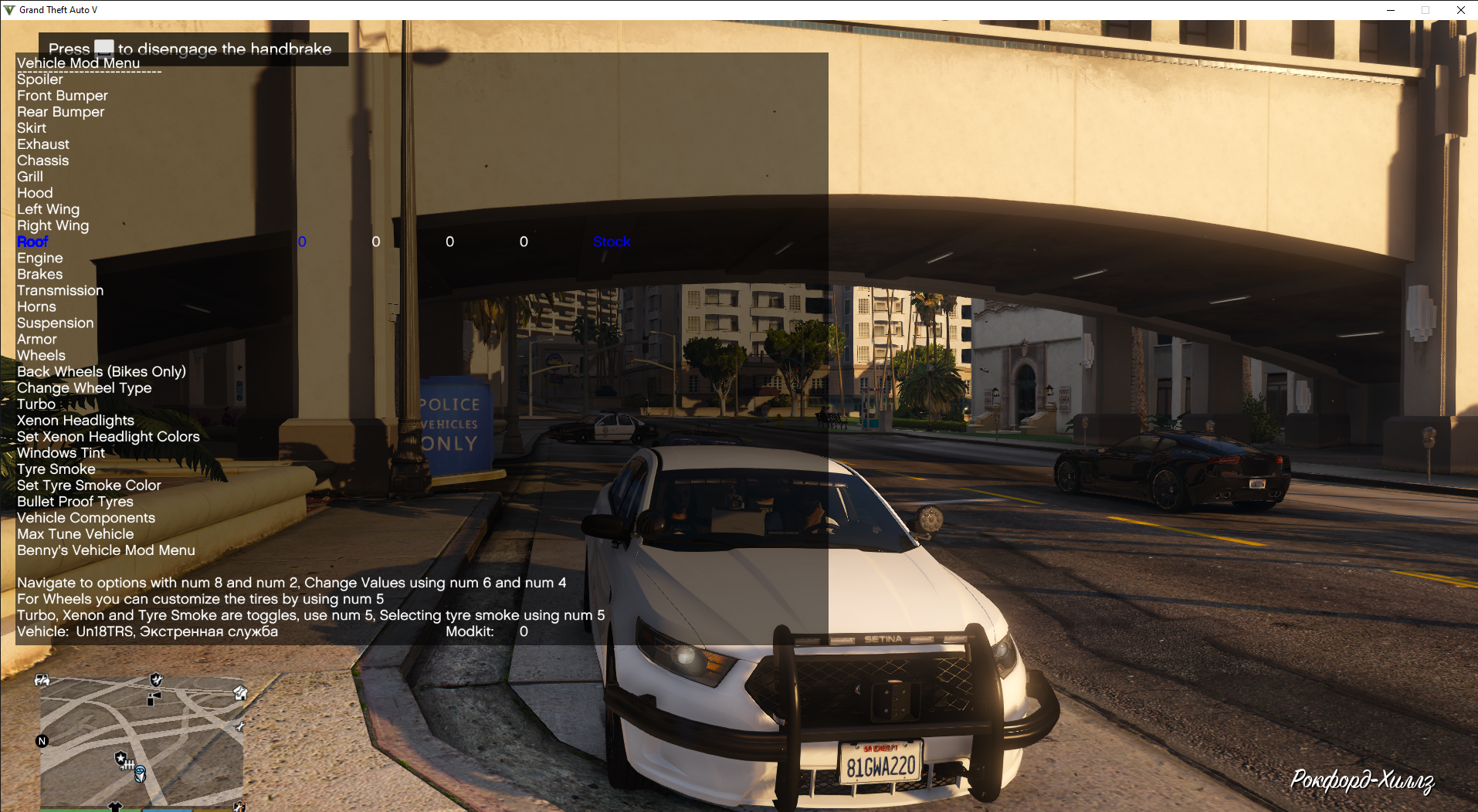The image size is (1478, 812).
Task: Apply Max Tune Vehicle
Action: click(x=75, y=533)
